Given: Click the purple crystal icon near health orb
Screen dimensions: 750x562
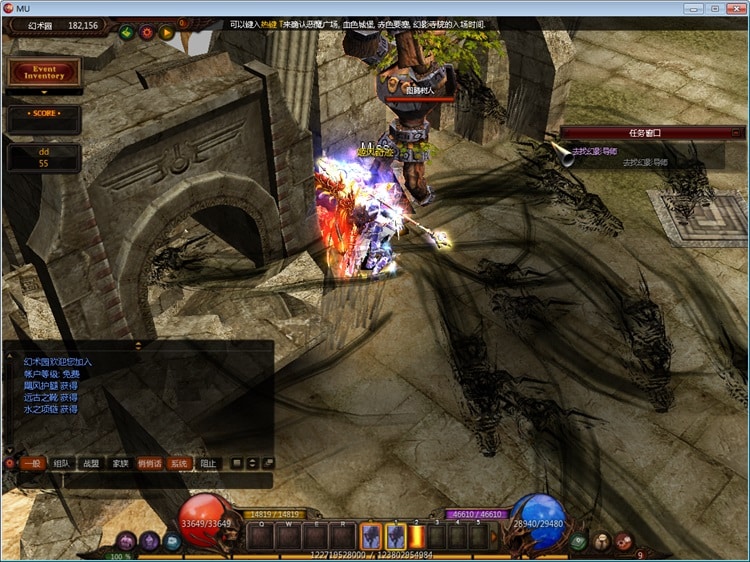Looking at the screenshot, I should tap(150, 541).
